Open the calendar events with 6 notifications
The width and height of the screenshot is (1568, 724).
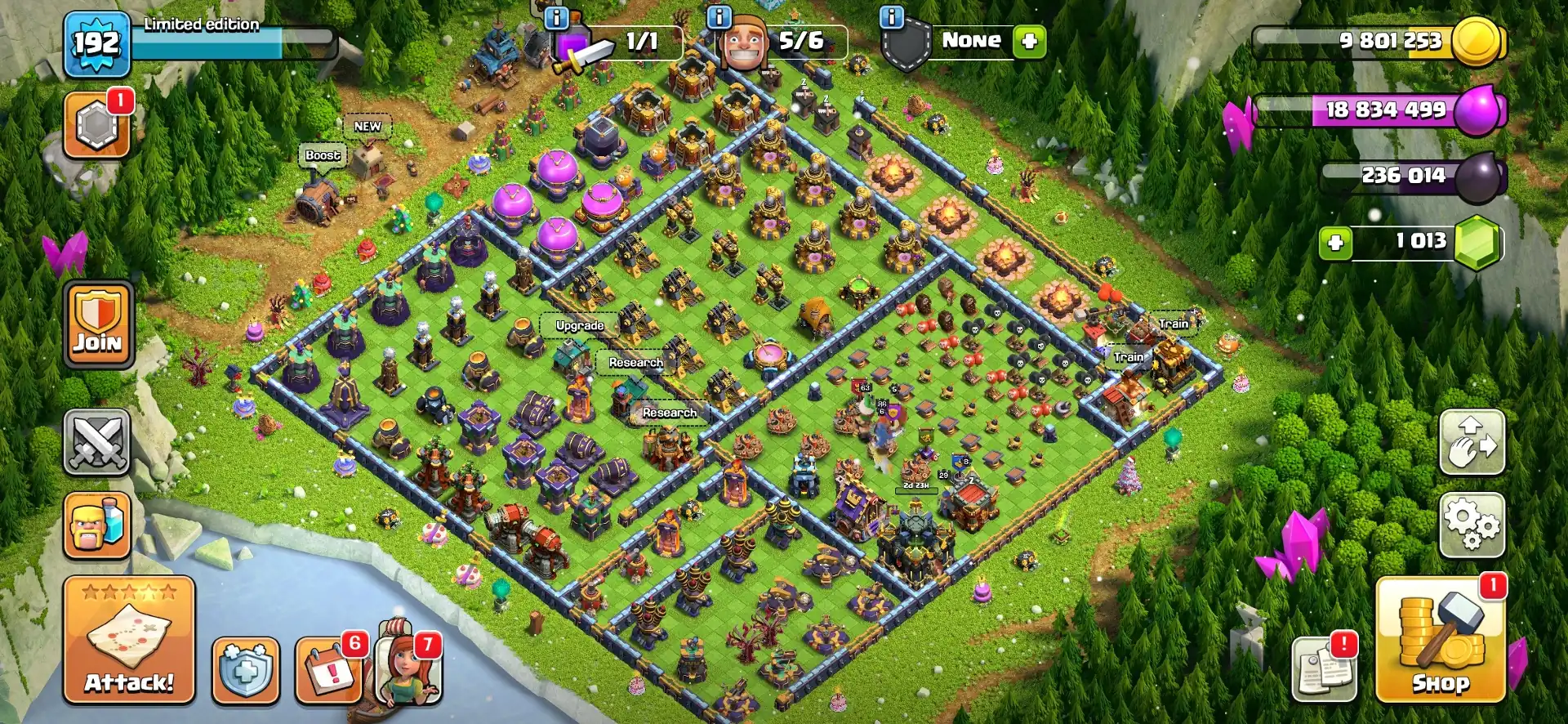point(327,670)
